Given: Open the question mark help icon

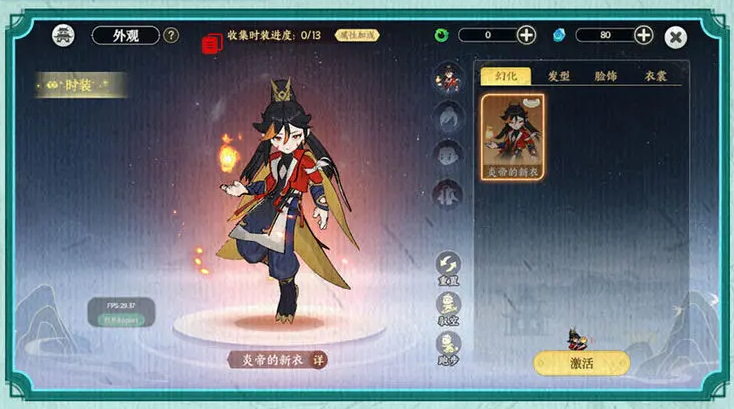Looking at the screenshot, I should tap(171, 35).
